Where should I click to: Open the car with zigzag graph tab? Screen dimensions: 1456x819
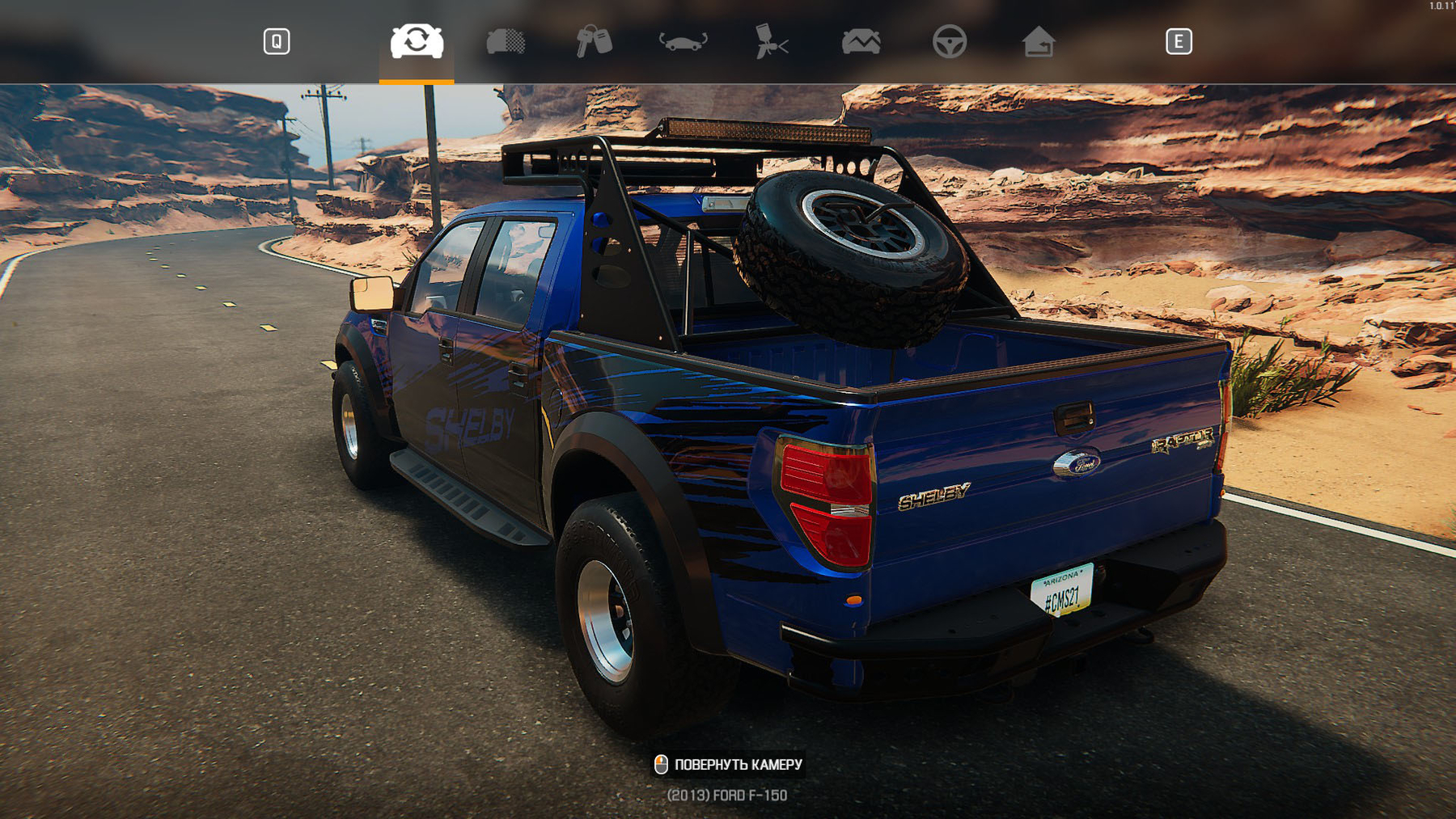(861, 41)
